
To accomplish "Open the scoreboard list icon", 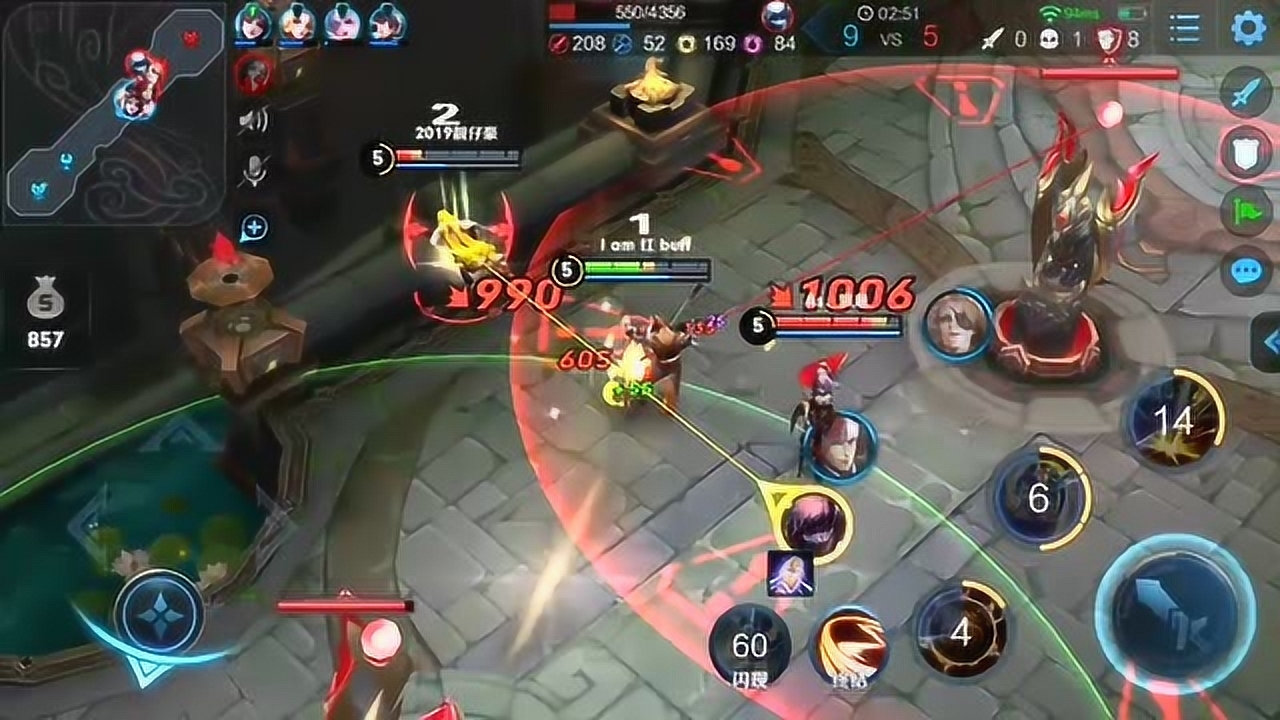I will (x=1185, y=28).
